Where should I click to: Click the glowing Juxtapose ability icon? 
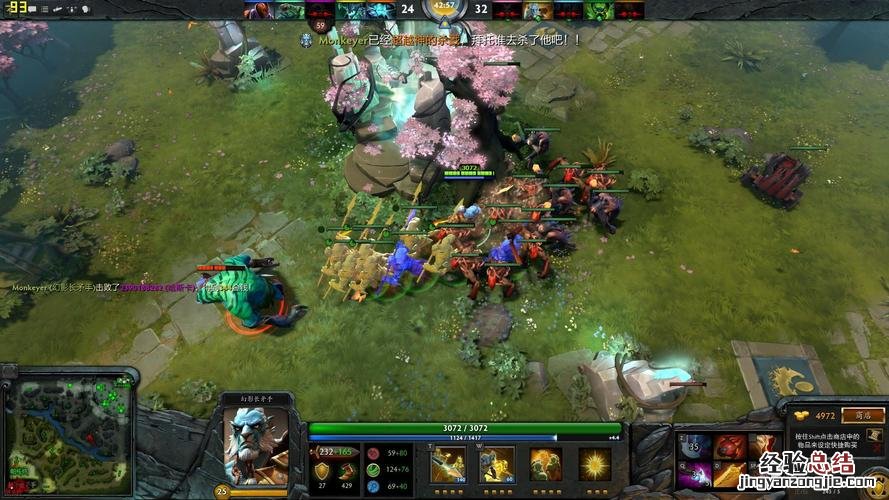(x=595, y=464)
